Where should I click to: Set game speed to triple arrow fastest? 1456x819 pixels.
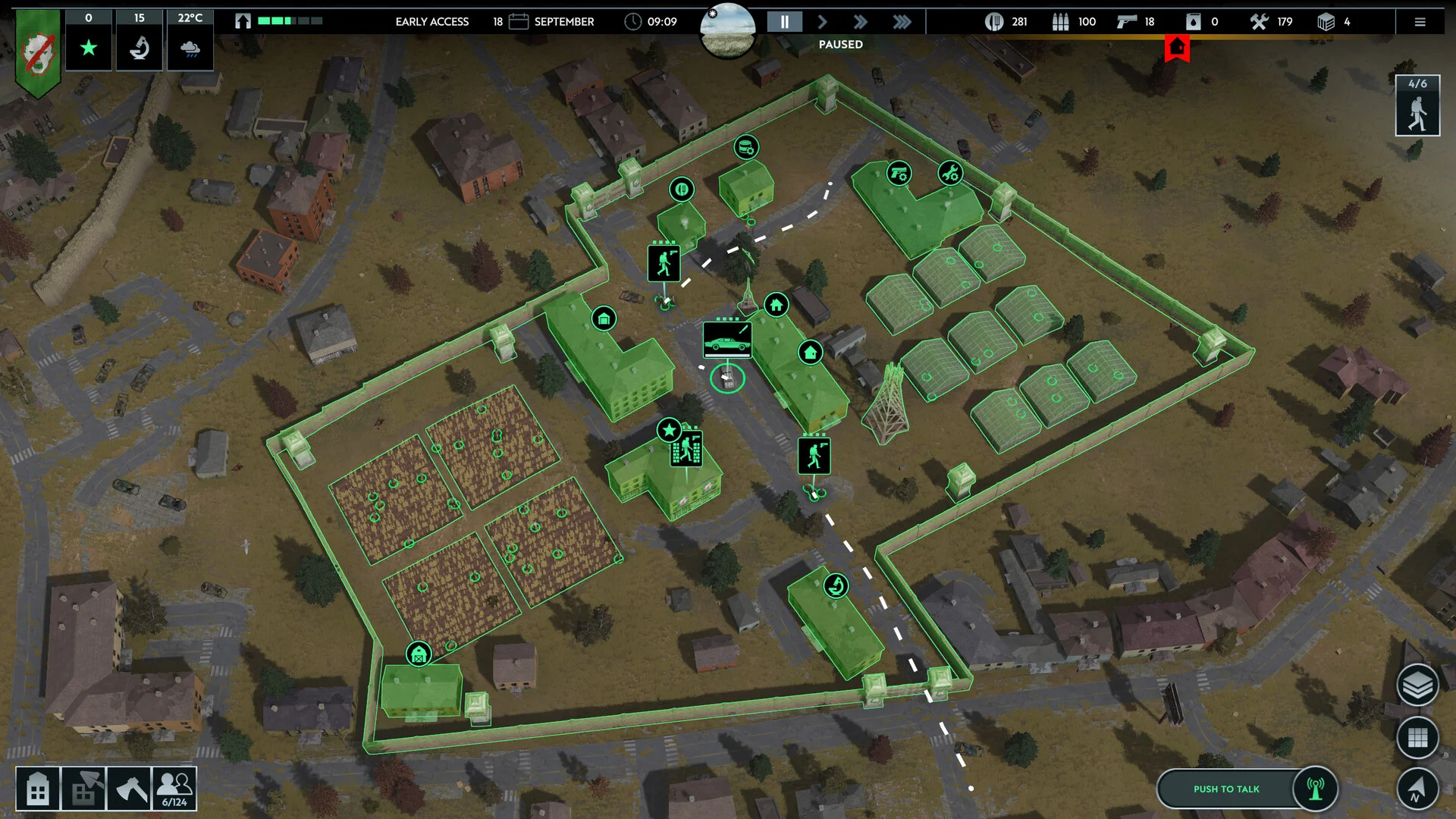tap(902, 22)
